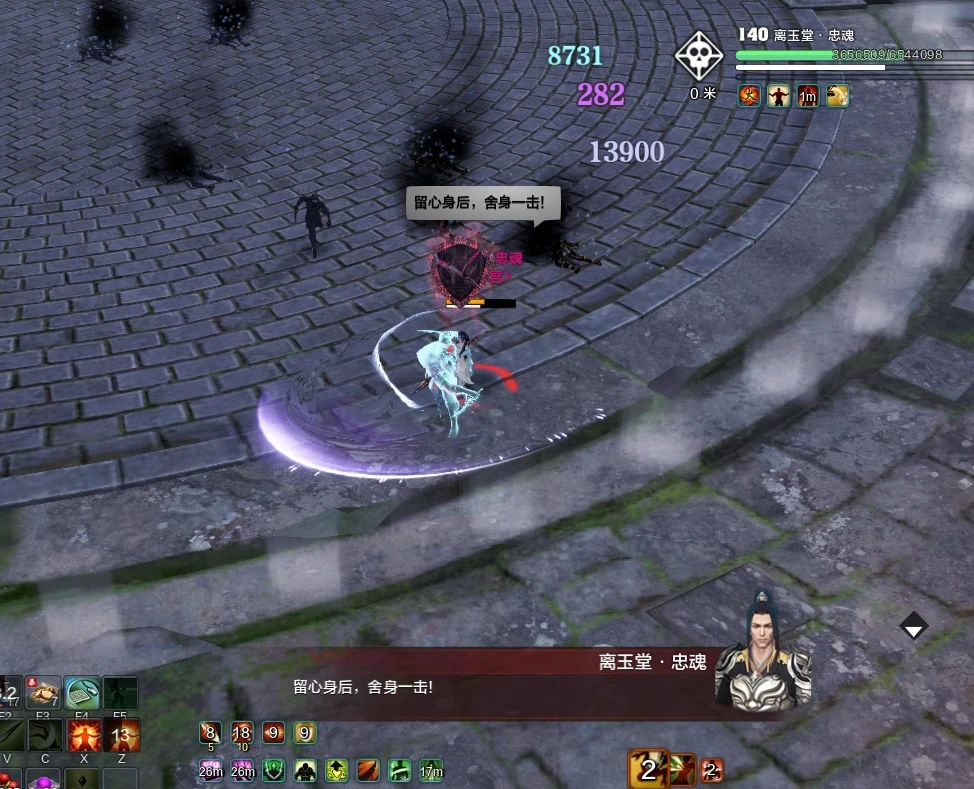Use the dark C key skill

43,736
